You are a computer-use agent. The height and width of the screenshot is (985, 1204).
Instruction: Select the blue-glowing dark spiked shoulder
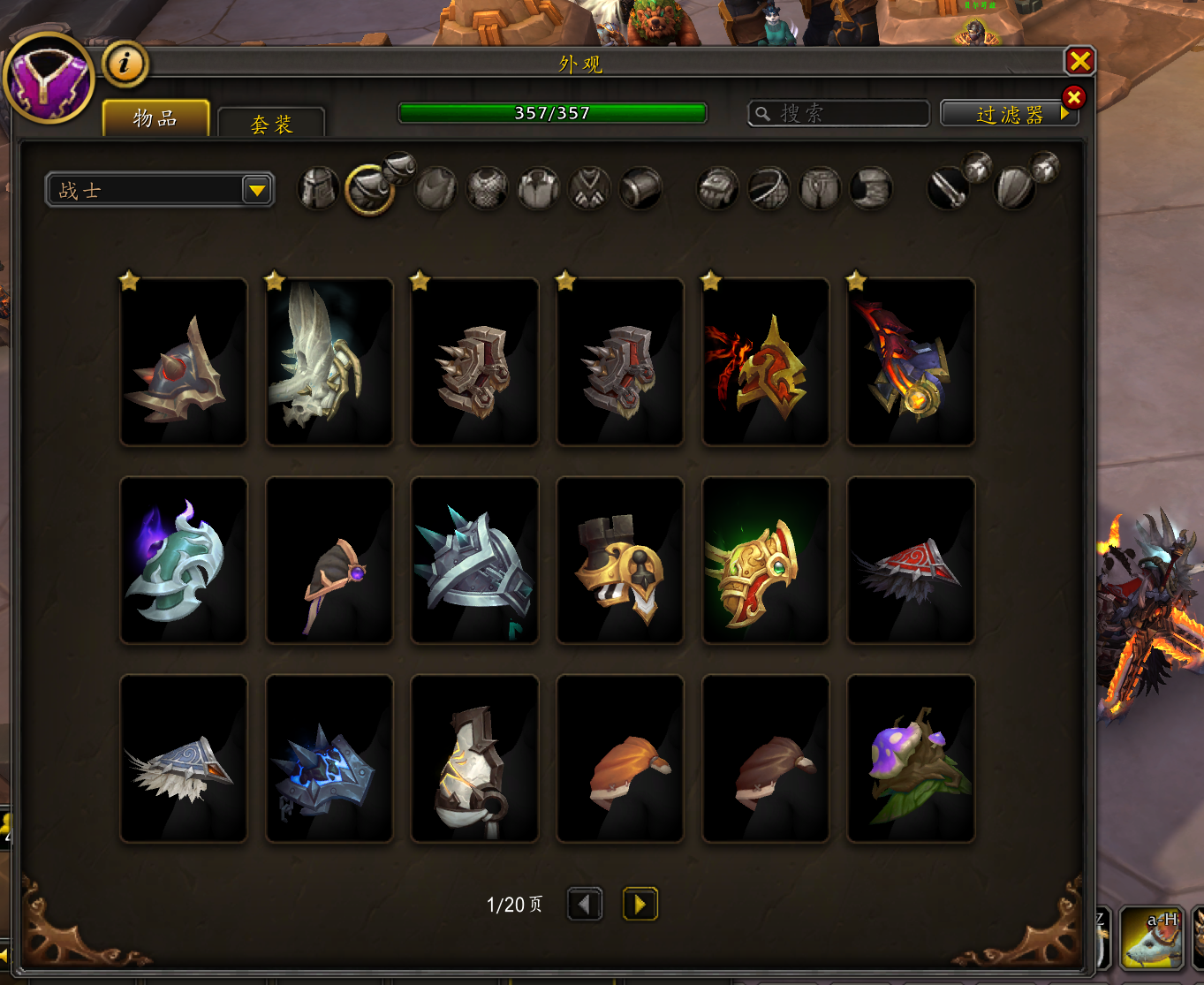[x=329, y=759]
